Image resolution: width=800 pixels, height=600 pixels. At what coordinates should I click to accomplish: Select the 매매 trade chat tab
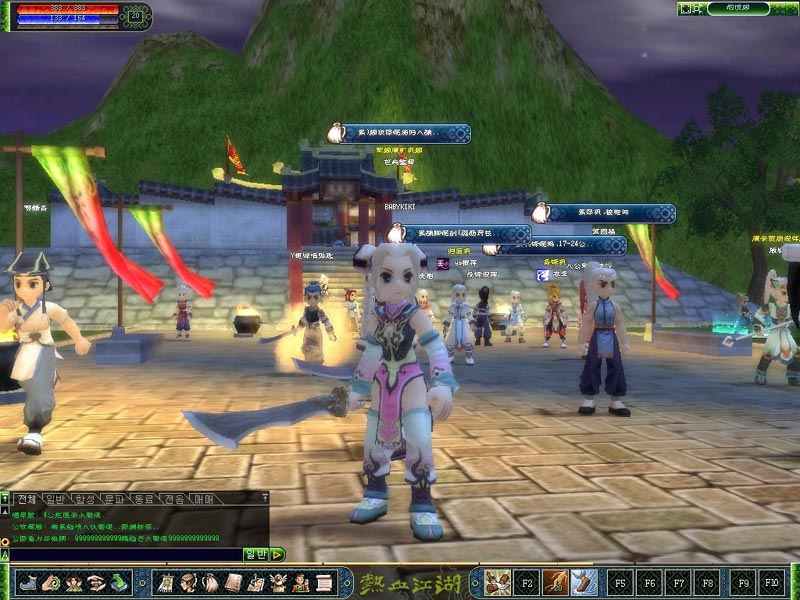point(204,498)
